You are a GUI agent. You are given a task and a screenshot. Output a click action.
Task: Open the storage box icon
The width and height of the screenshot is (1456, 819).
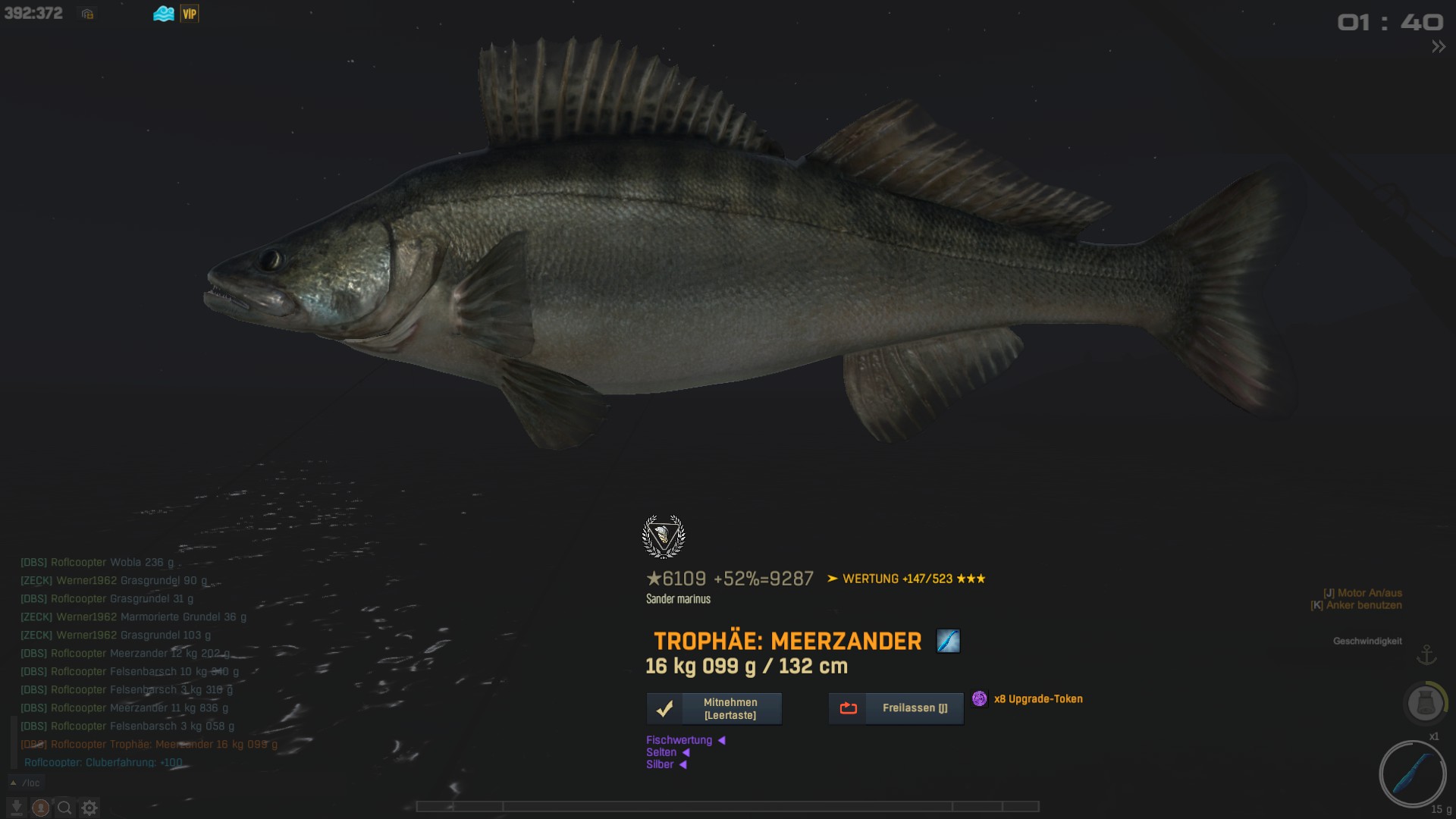point(88,14)
